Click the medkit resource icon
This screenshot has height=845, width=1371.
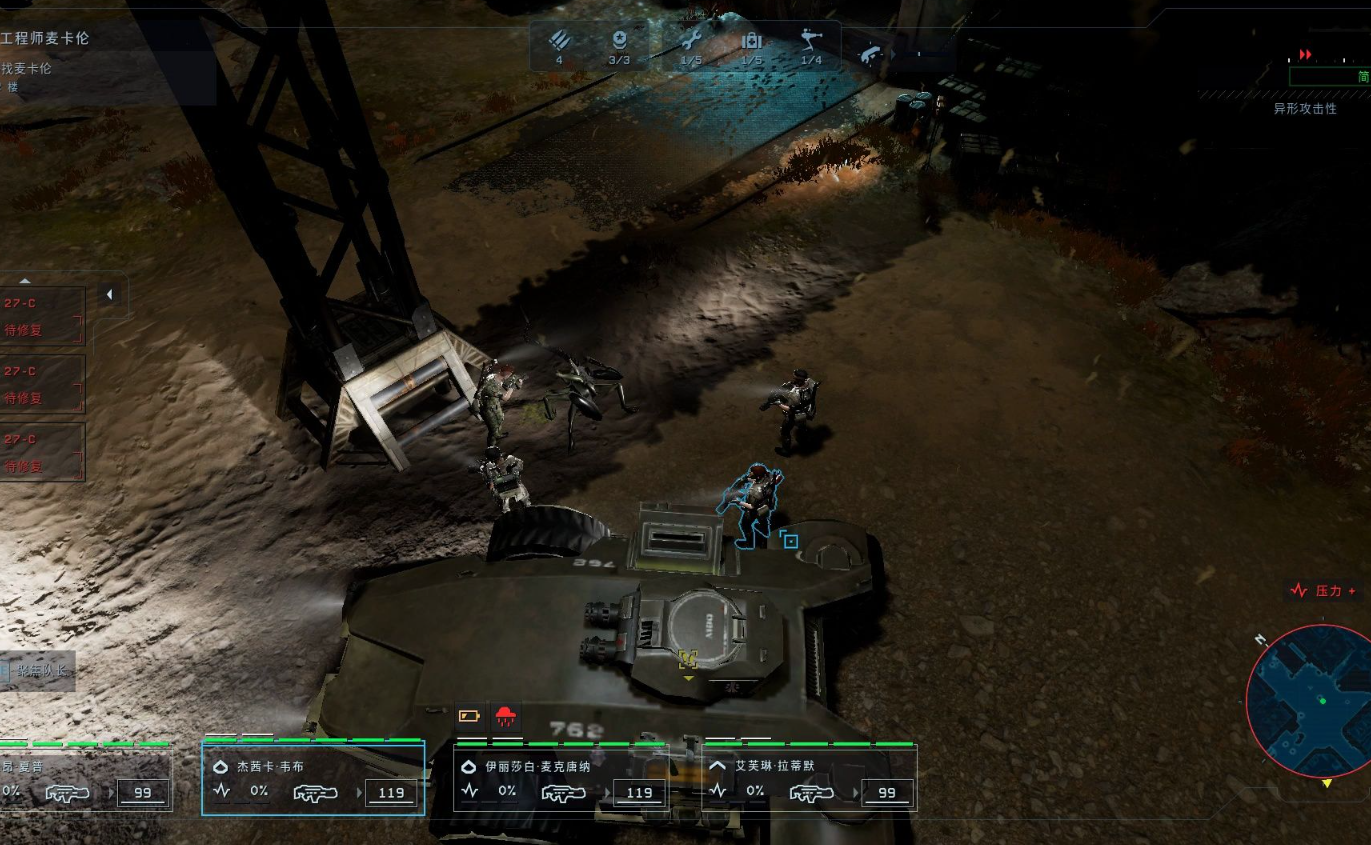coord(751,41)
